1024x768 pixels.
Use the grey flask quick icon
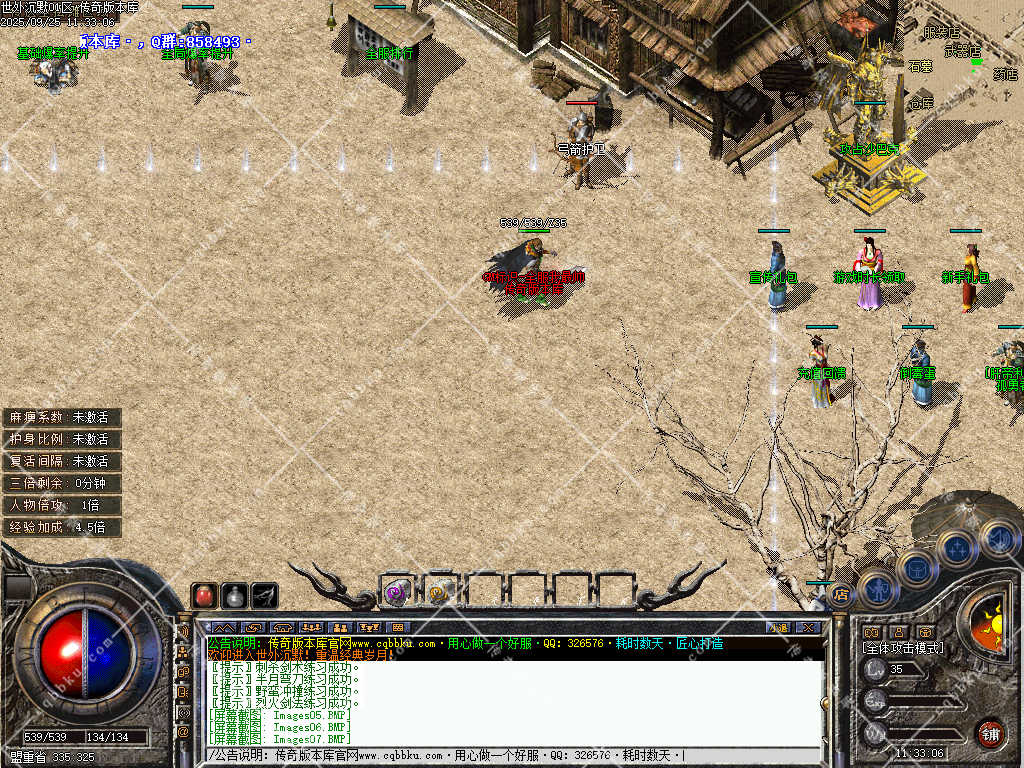click(234, 596)
